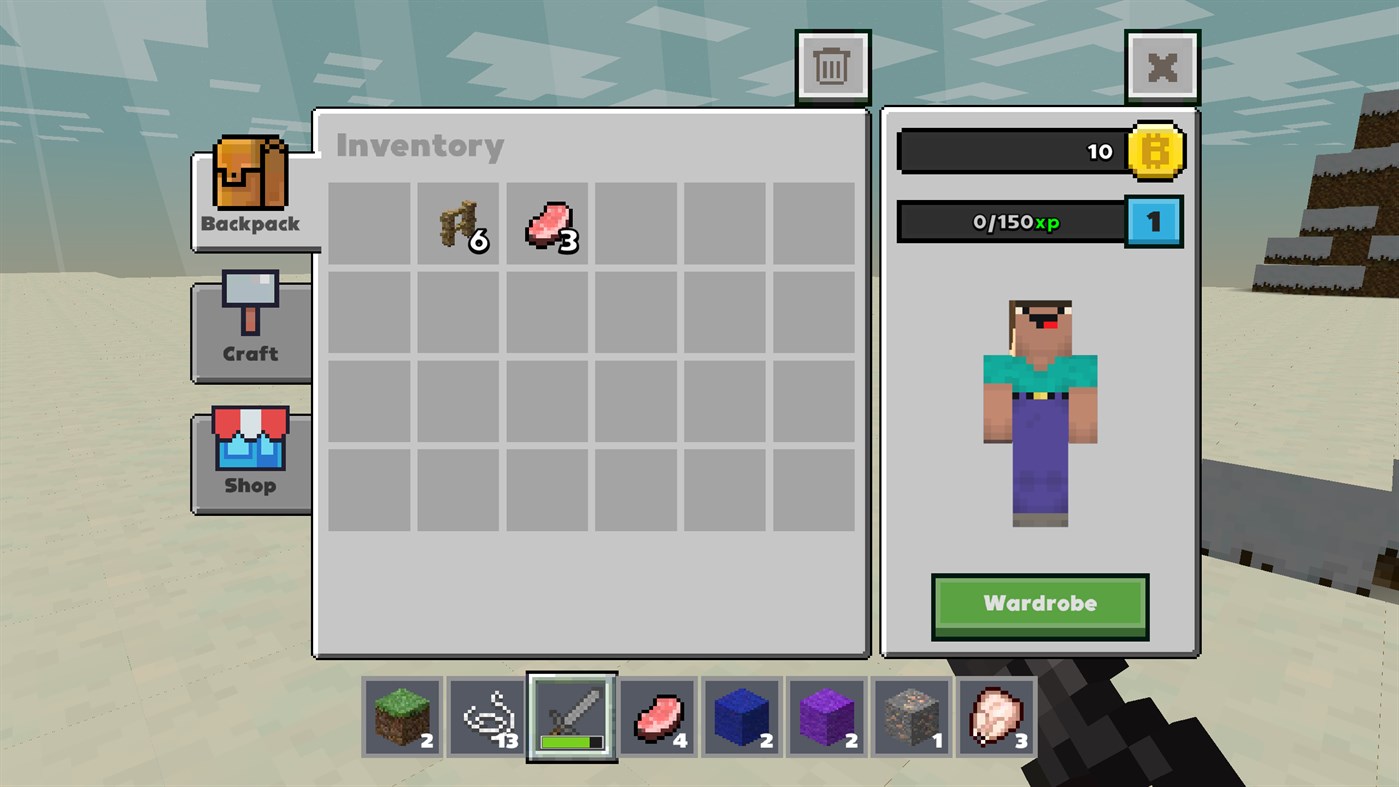Select the trash can to delete items
Image resolution: width=1399 pixels, height=787 pixels.
833,65
